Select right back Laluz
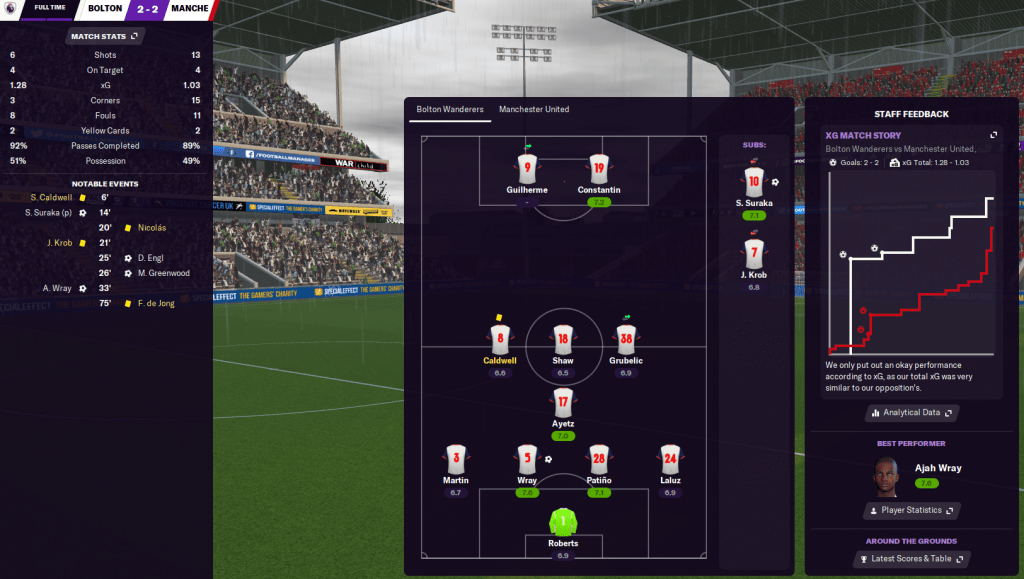Image resolution: width=1024 pixels, height=579 pixels. [670, 460]
